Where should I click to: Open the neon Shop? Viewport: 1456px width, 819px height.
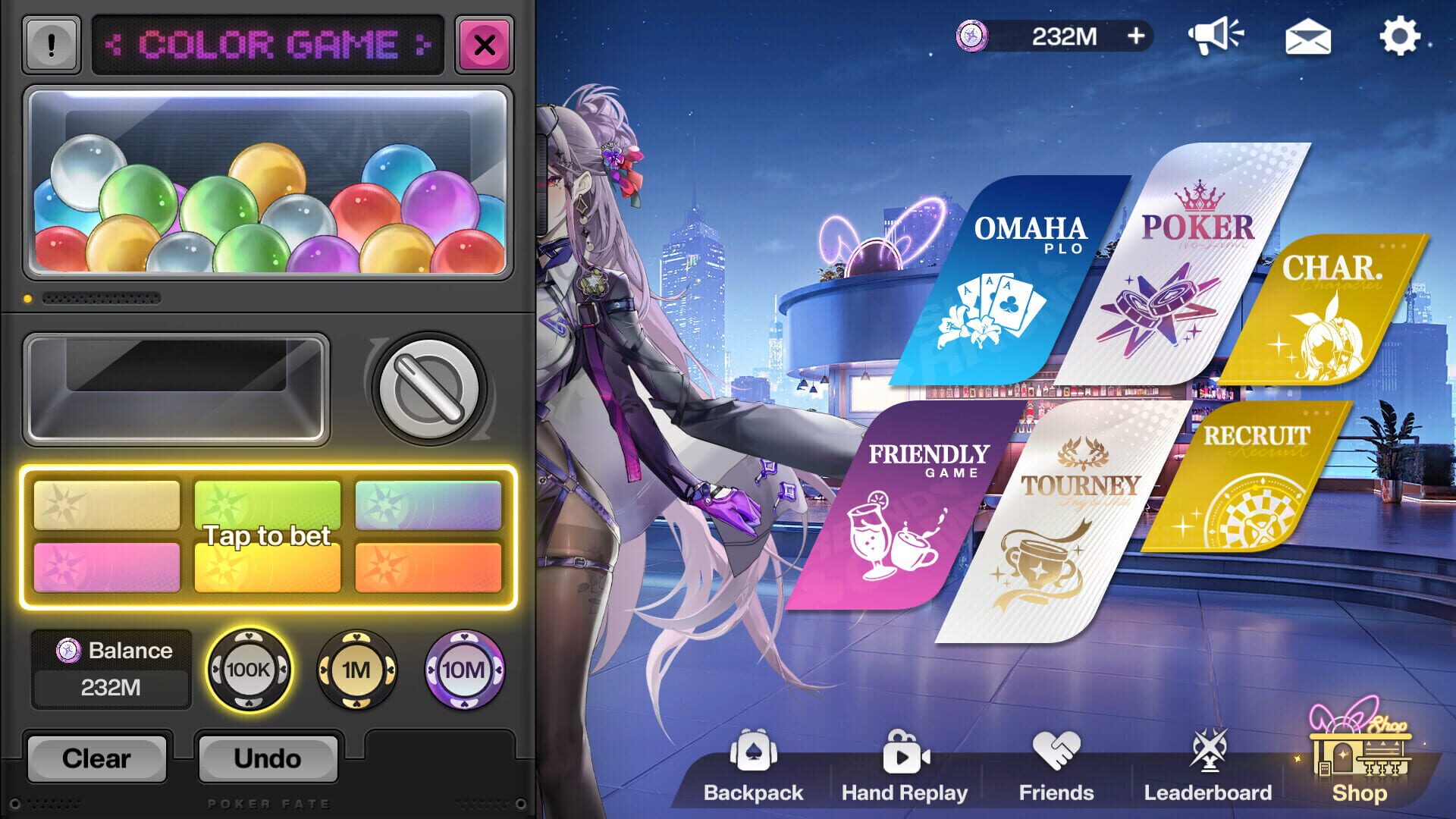[1360, 762]
